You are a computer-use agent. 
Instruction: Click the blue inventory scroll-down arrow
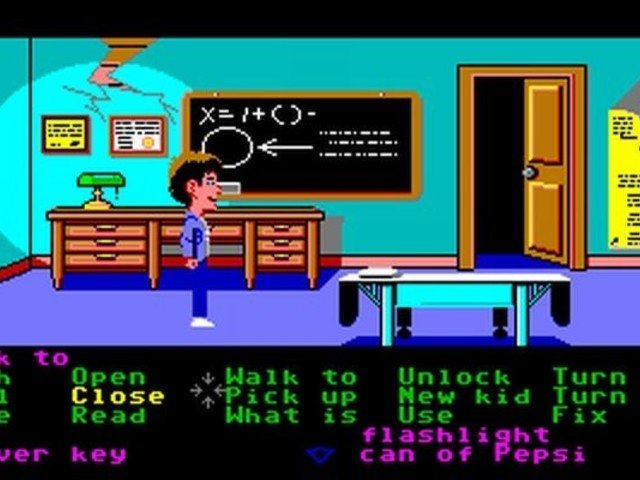pos(320,454)
